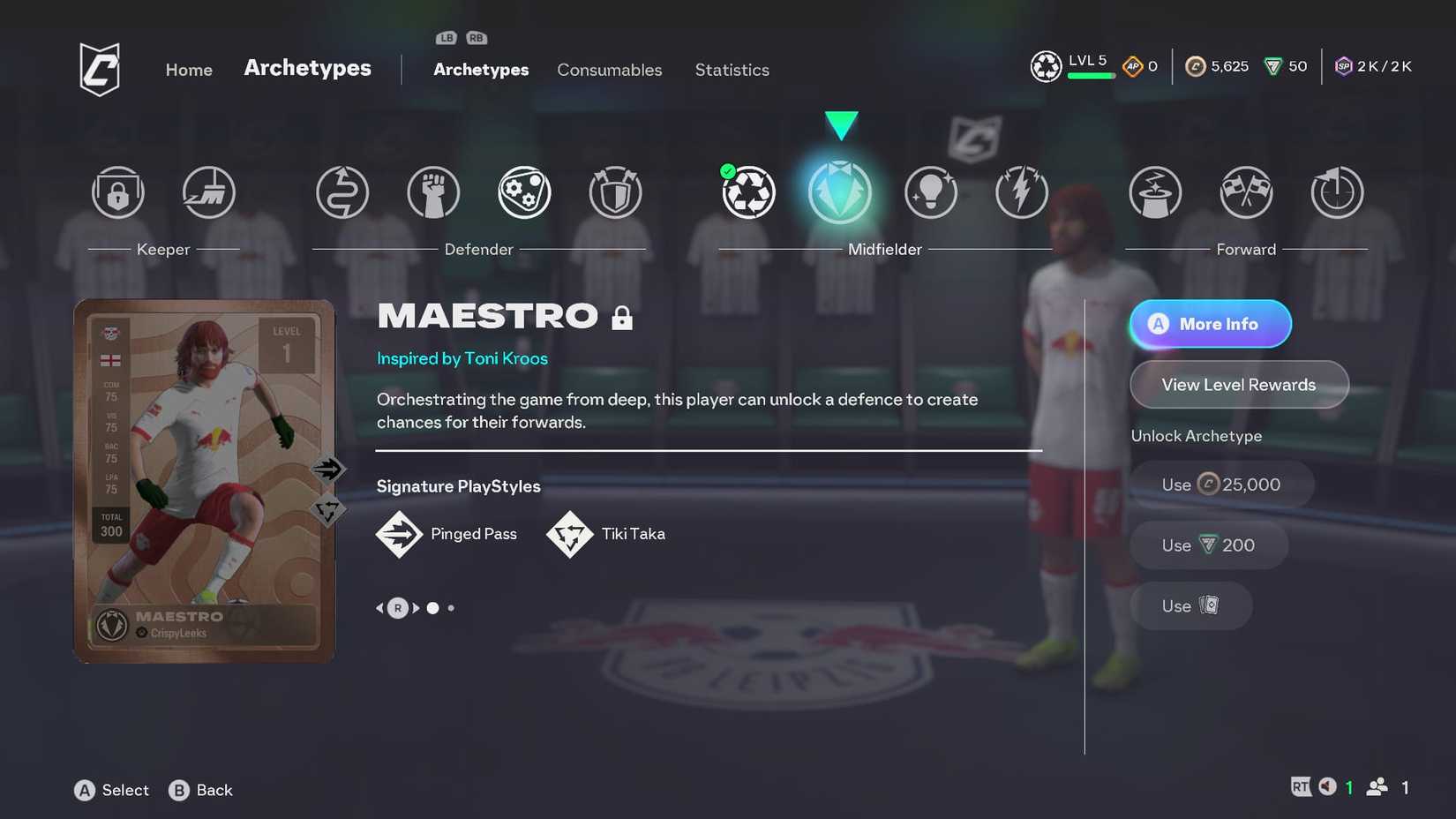This screenshot has width=1456, height=819.
Task: Select the fist Defender archetype icon
Action: [432, 192]
